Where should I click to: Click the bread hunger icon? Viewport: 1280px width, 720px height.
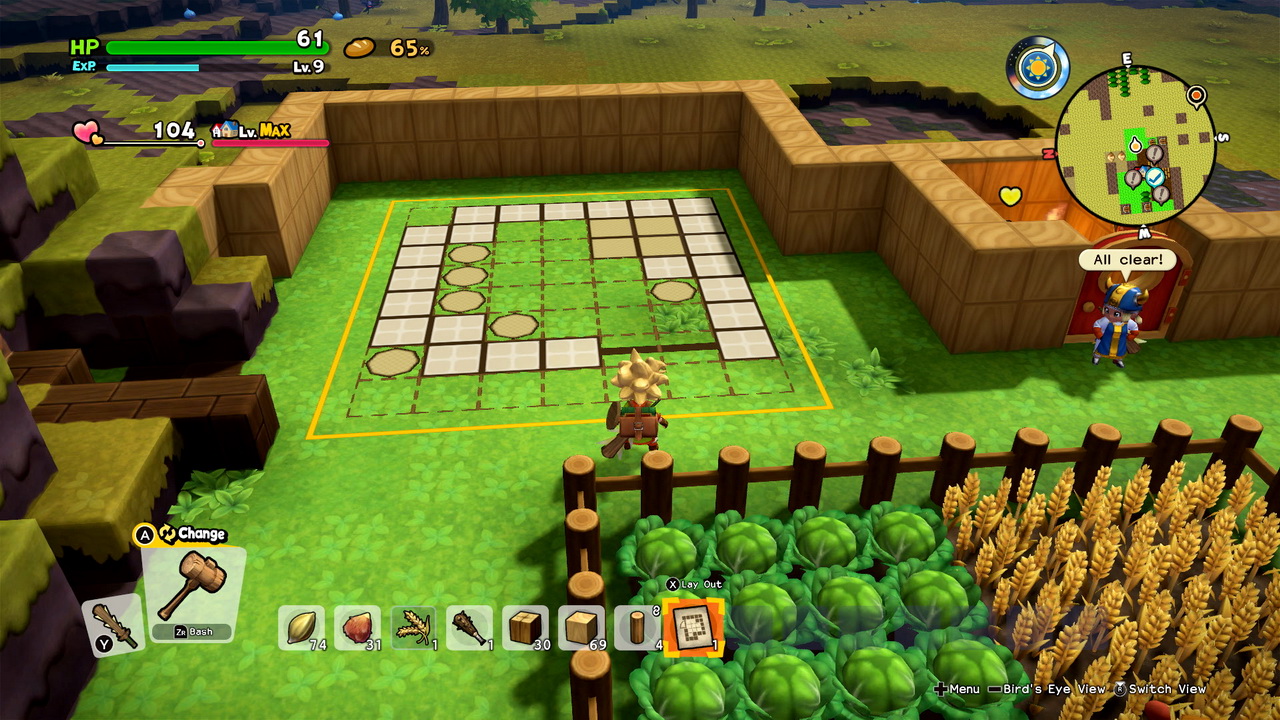click(360, 48)
